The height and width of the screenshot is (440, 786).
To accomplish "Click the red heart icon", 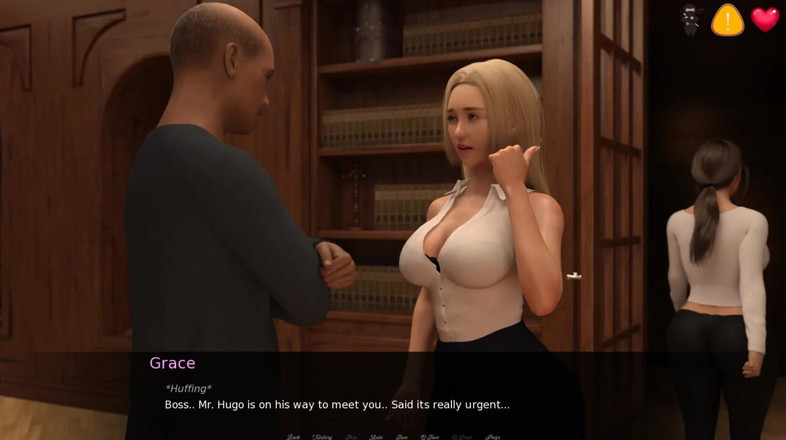I will [x=765, y=19].
